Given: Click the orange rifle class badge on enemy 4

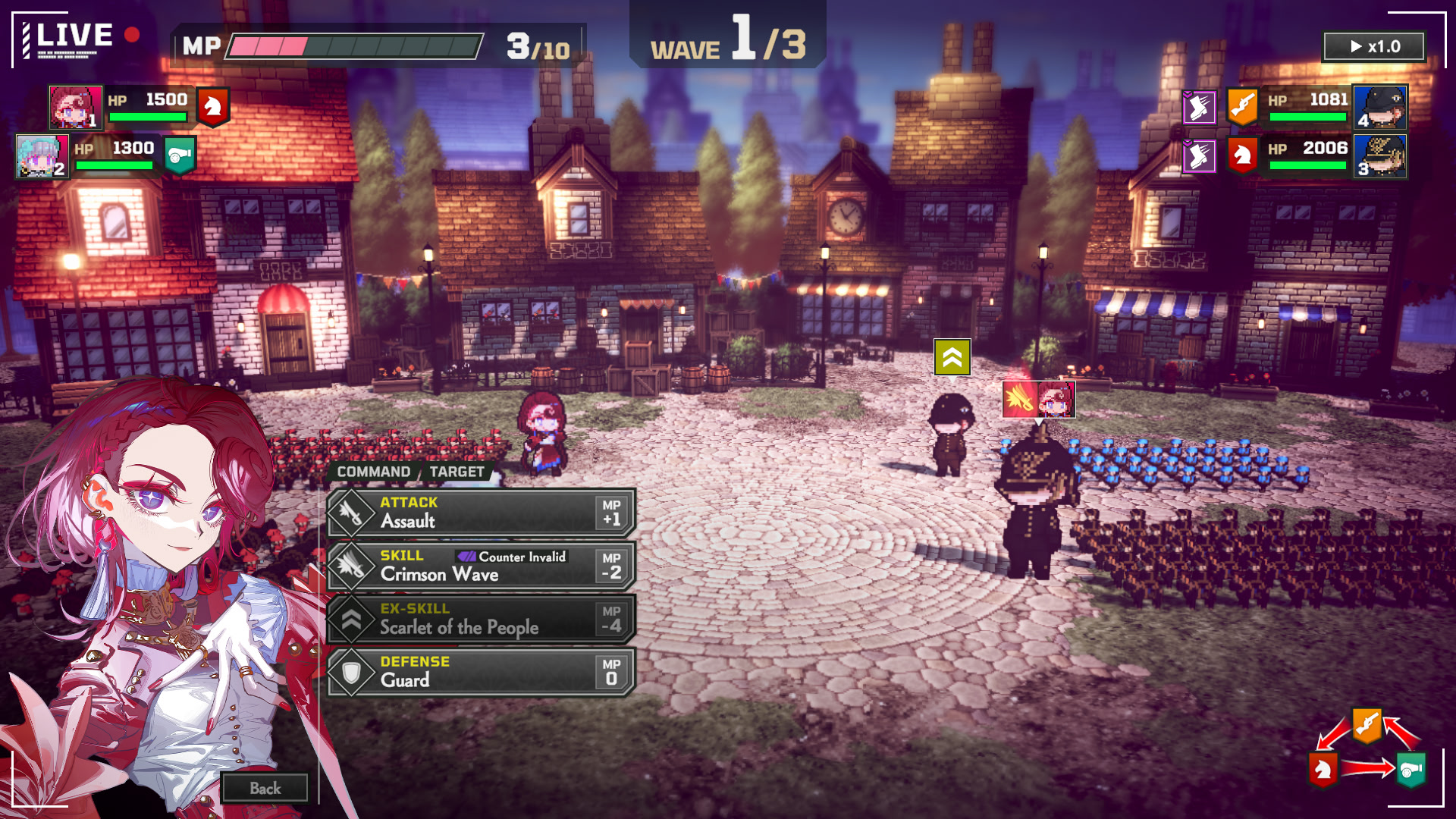Looking at the screenshot, I should 1242,108.
